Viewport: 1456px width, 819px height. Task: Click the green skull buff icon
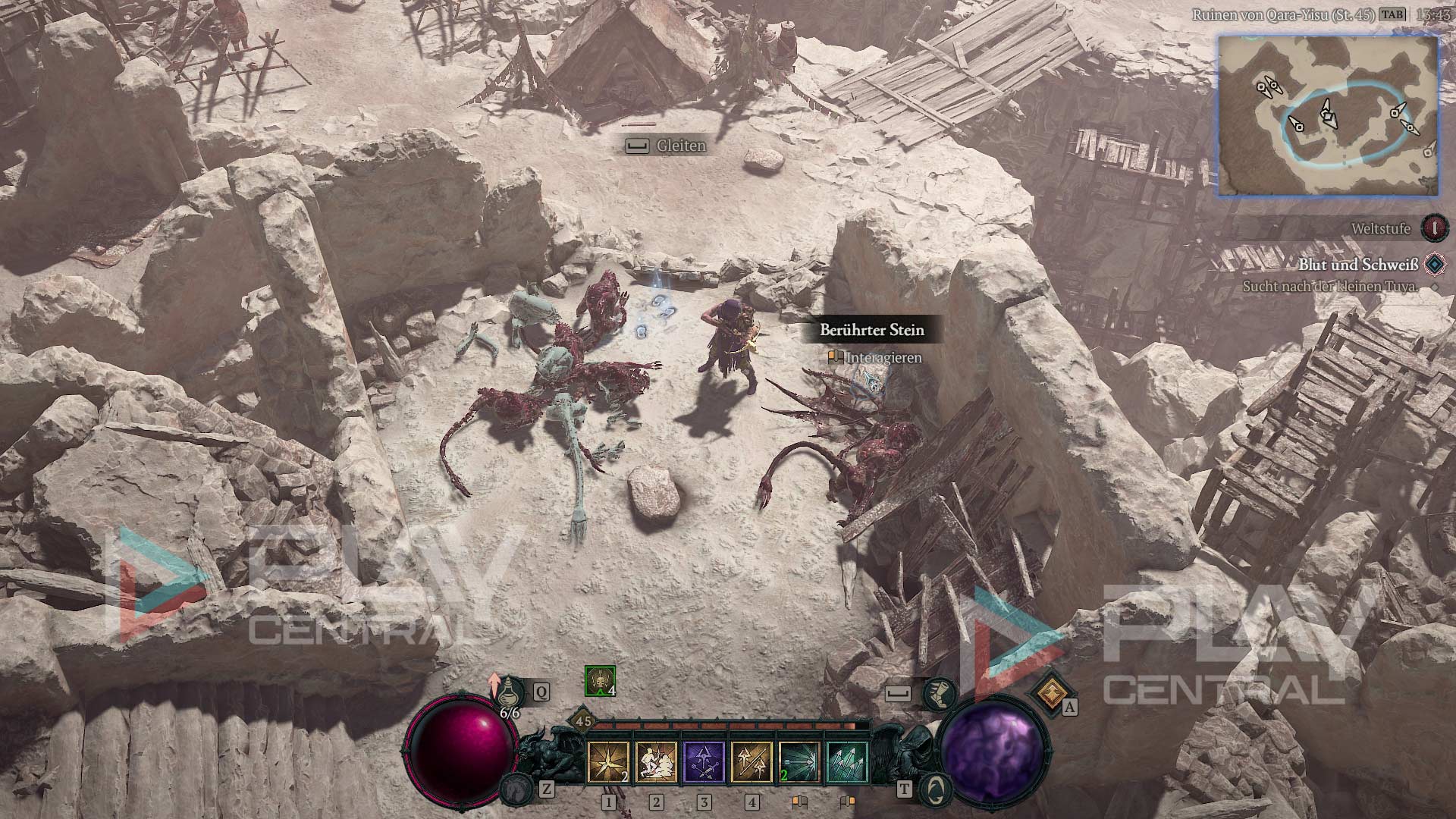pos(600,681)
